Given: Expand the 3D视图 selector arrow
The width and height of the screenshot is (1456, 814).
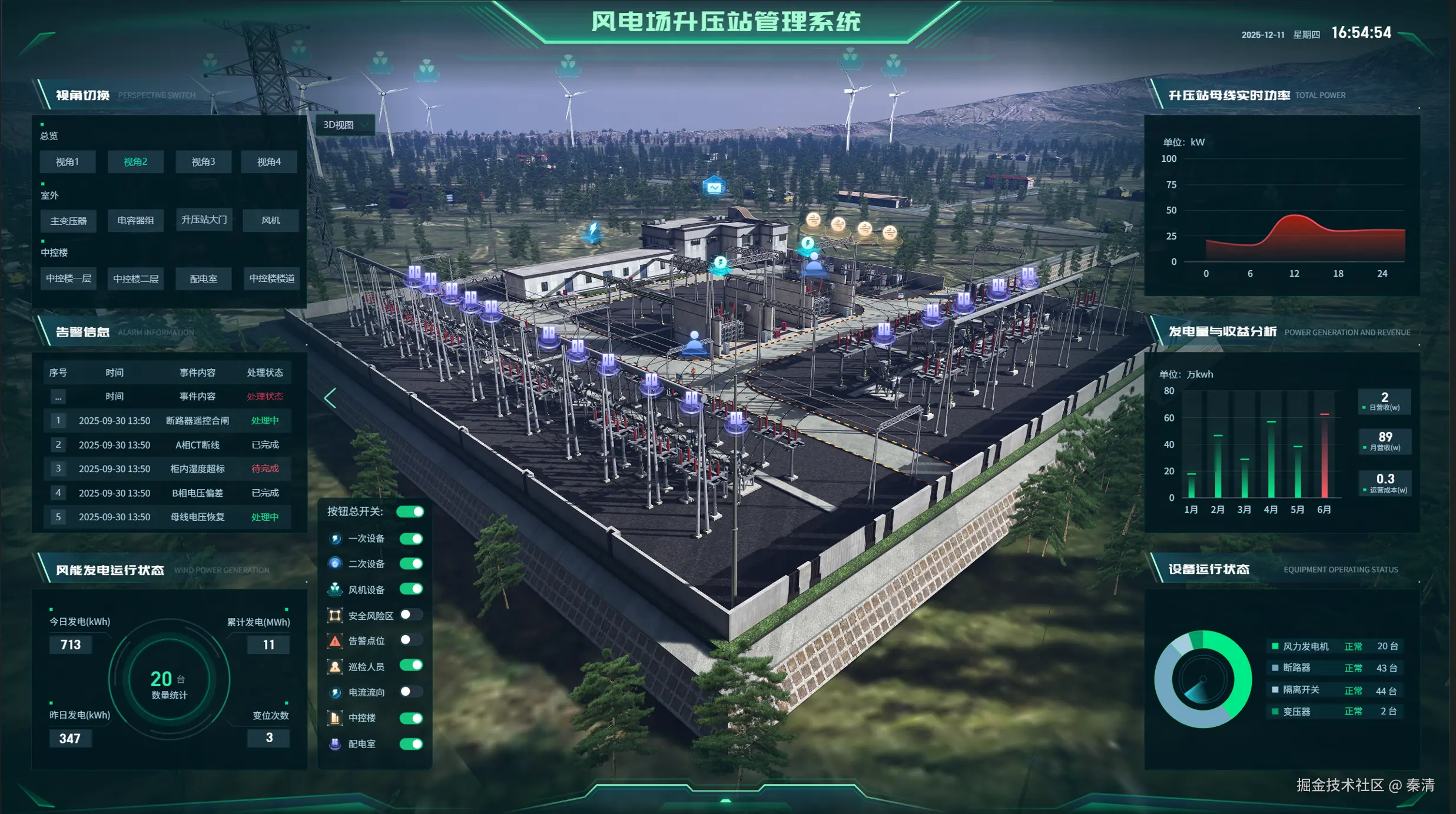Looking at the screenshot, I should tap(366, 124).
